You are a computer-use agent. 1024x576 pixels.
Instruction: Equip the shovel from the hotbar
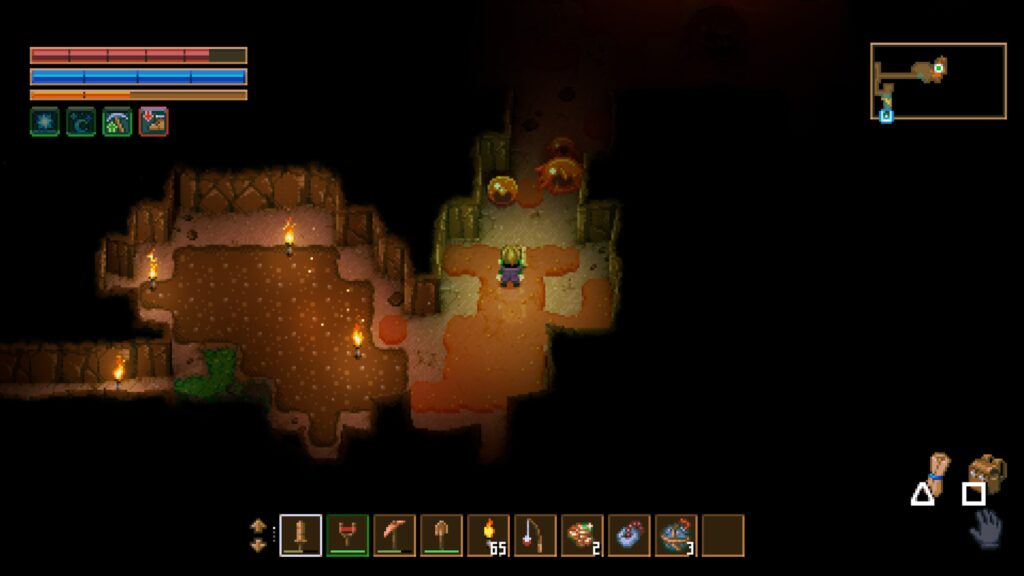pos(441,535)
